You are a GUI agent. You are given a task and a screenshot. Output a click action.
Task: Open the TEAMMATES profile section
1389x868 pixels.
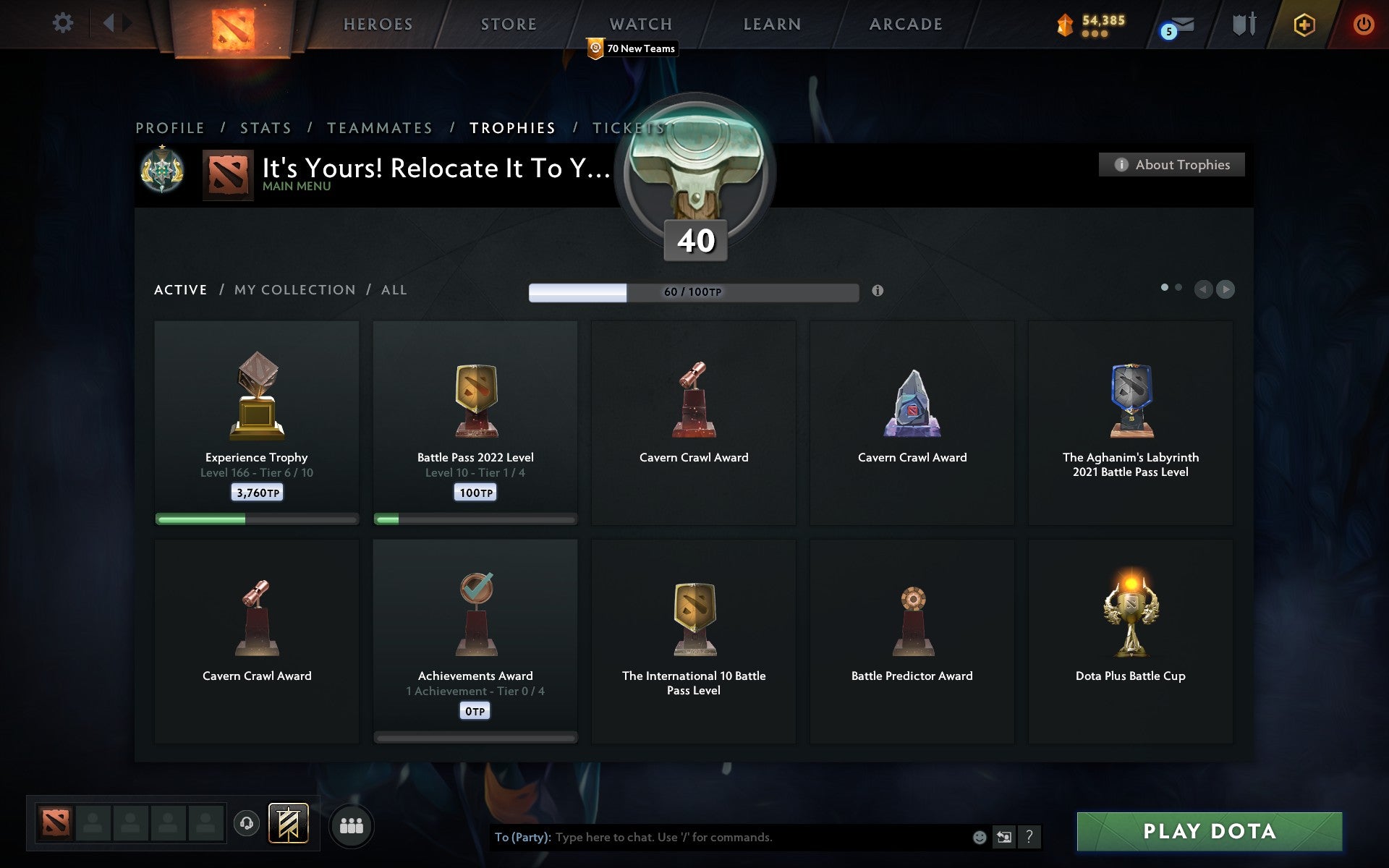click(379, 127)
